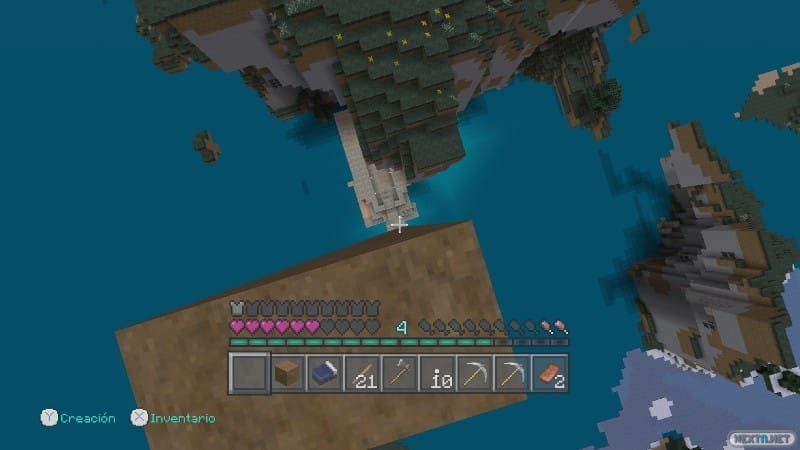Select the empty highlighted hotbar slot
800x450 pixels.
[250, 373]
